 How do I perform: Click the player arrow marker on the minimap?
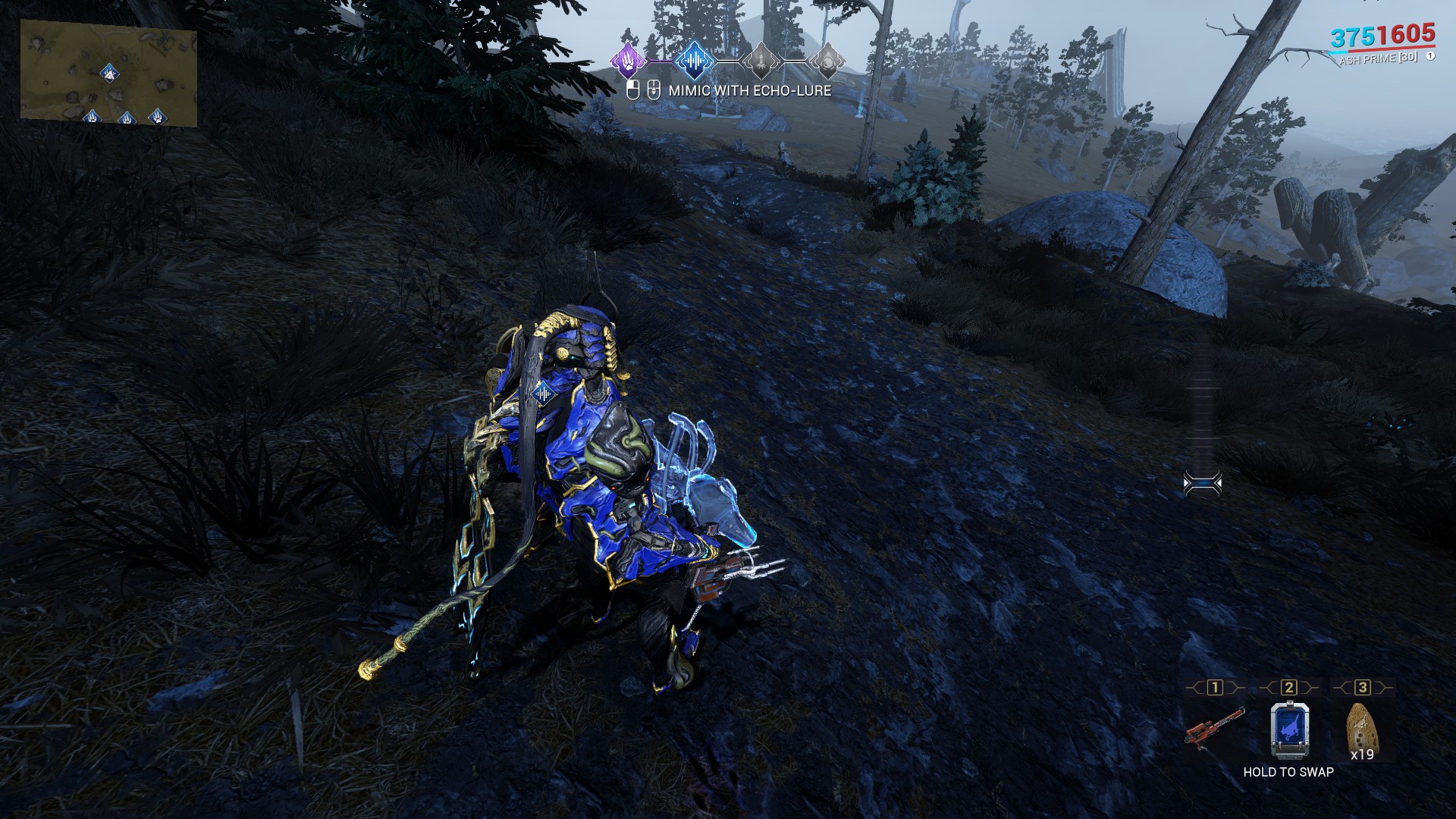click(109, 73)
